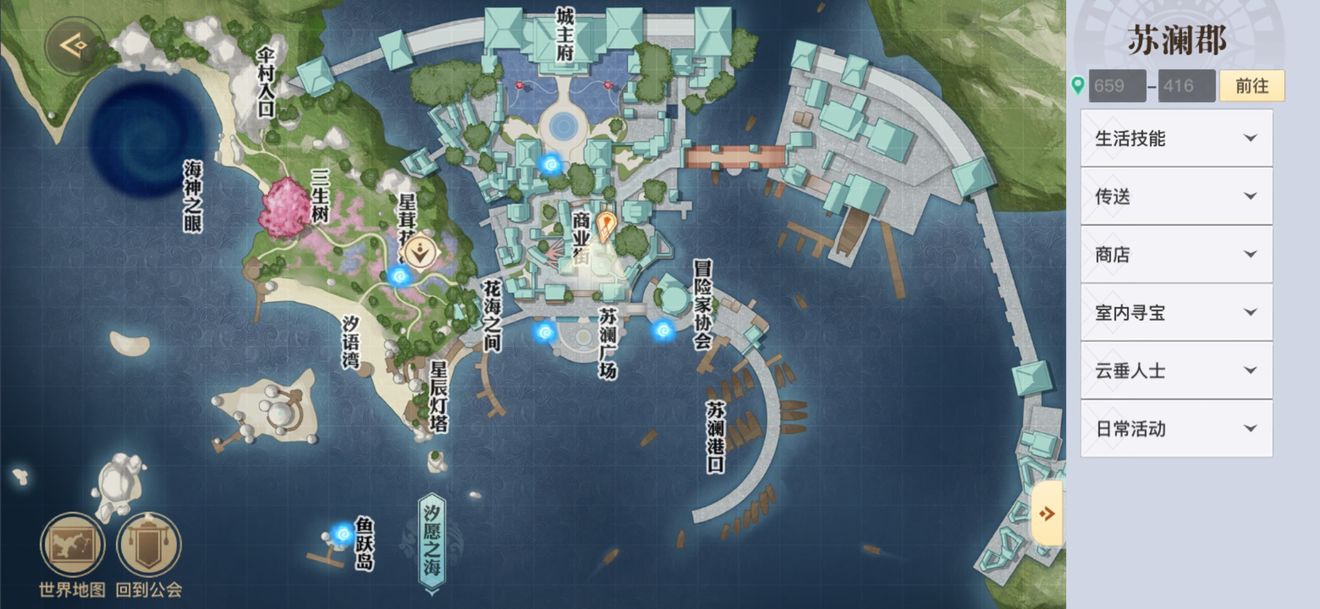Collapse the side panel with arrow tab
This screenshot has width=1320, height=609.
click(x=1047, y=513)
